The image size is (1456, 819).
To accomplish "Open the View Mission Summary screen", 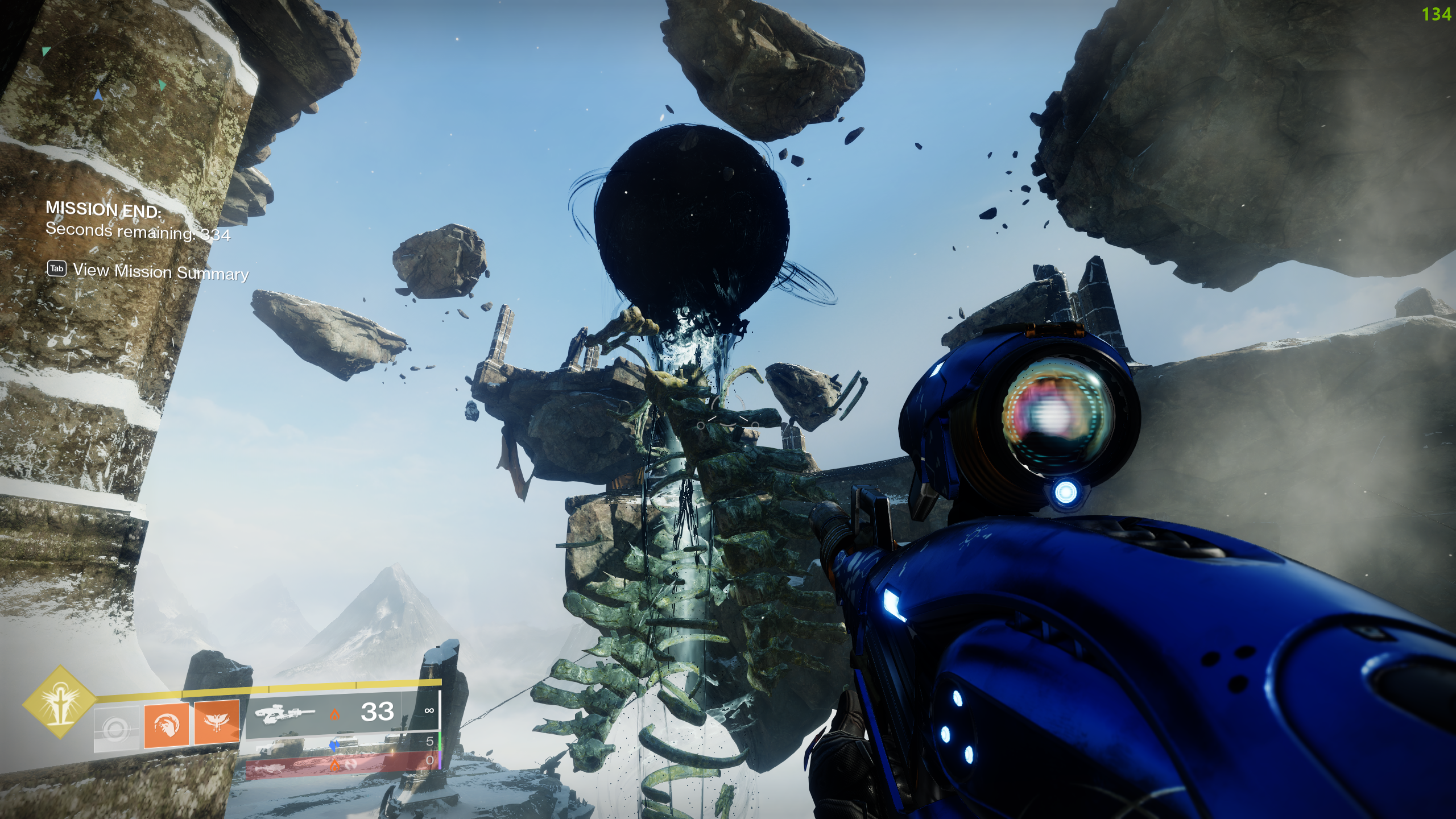I will (160, 273).
